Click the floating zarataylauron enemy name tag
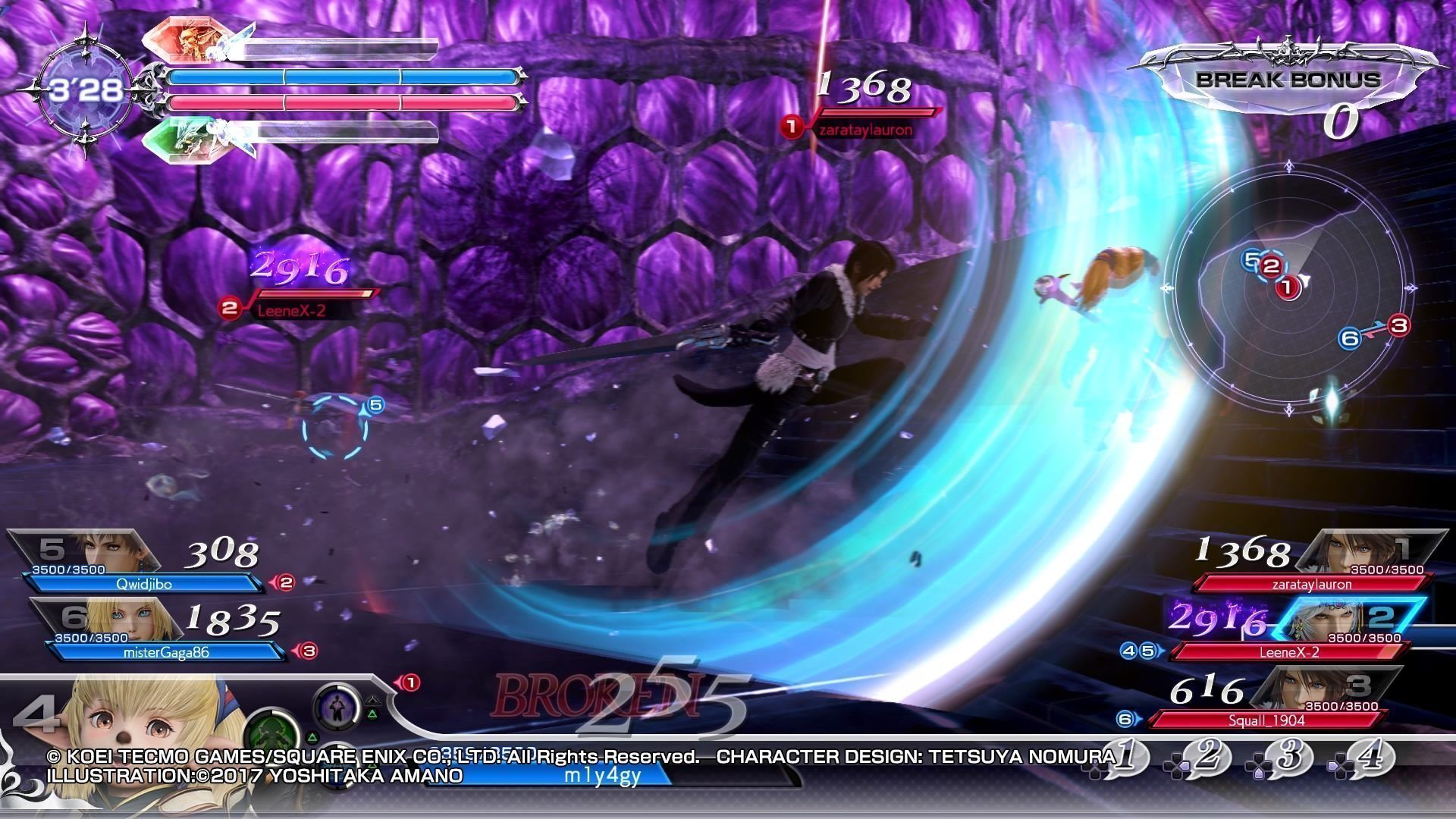This screenshot has height=819, width=1456. (x=864, y=130)
